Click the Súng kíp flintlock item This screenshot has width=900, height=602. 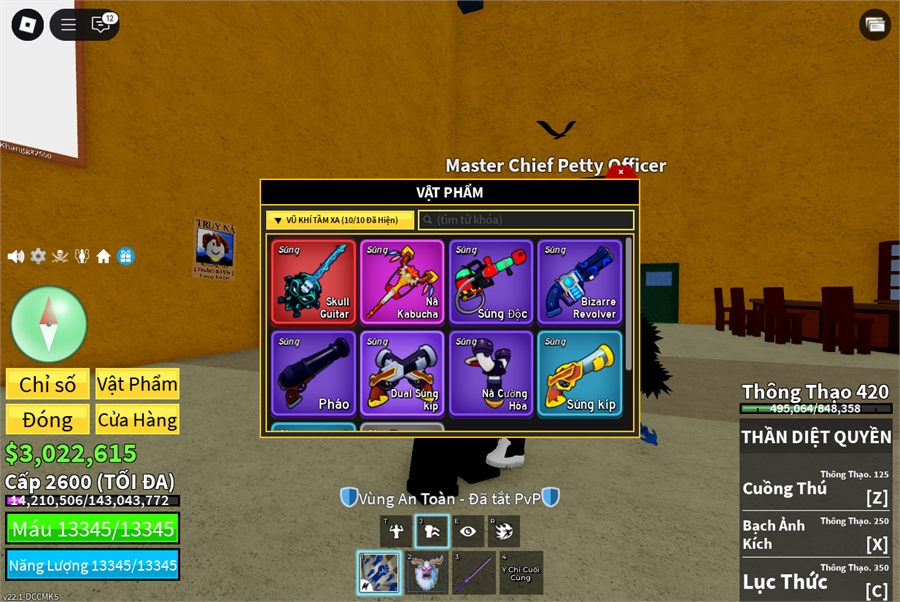click(x=580, y=373)
